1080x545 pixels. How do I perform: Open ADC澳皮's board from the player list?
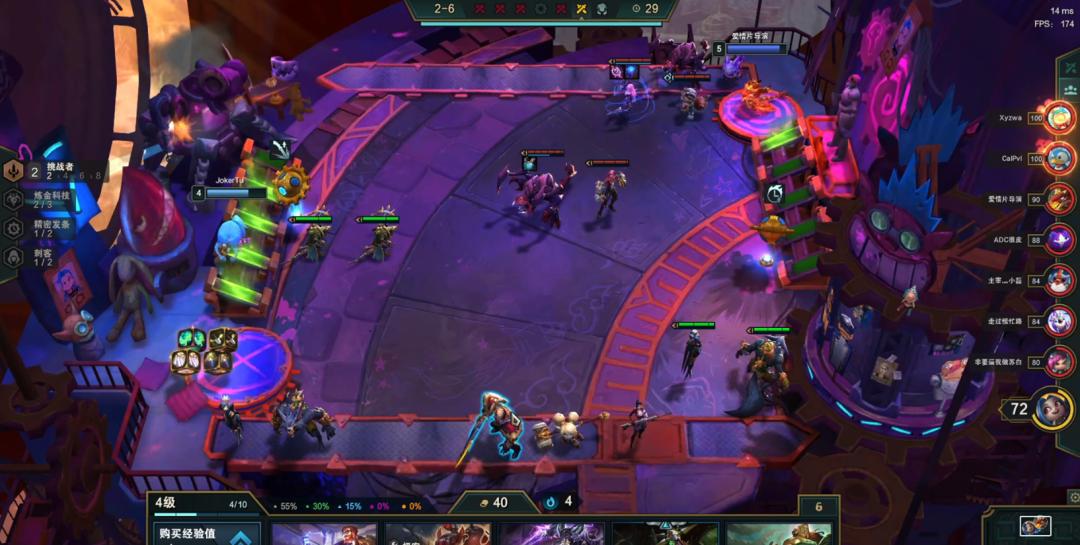(x=1060, y=239)
